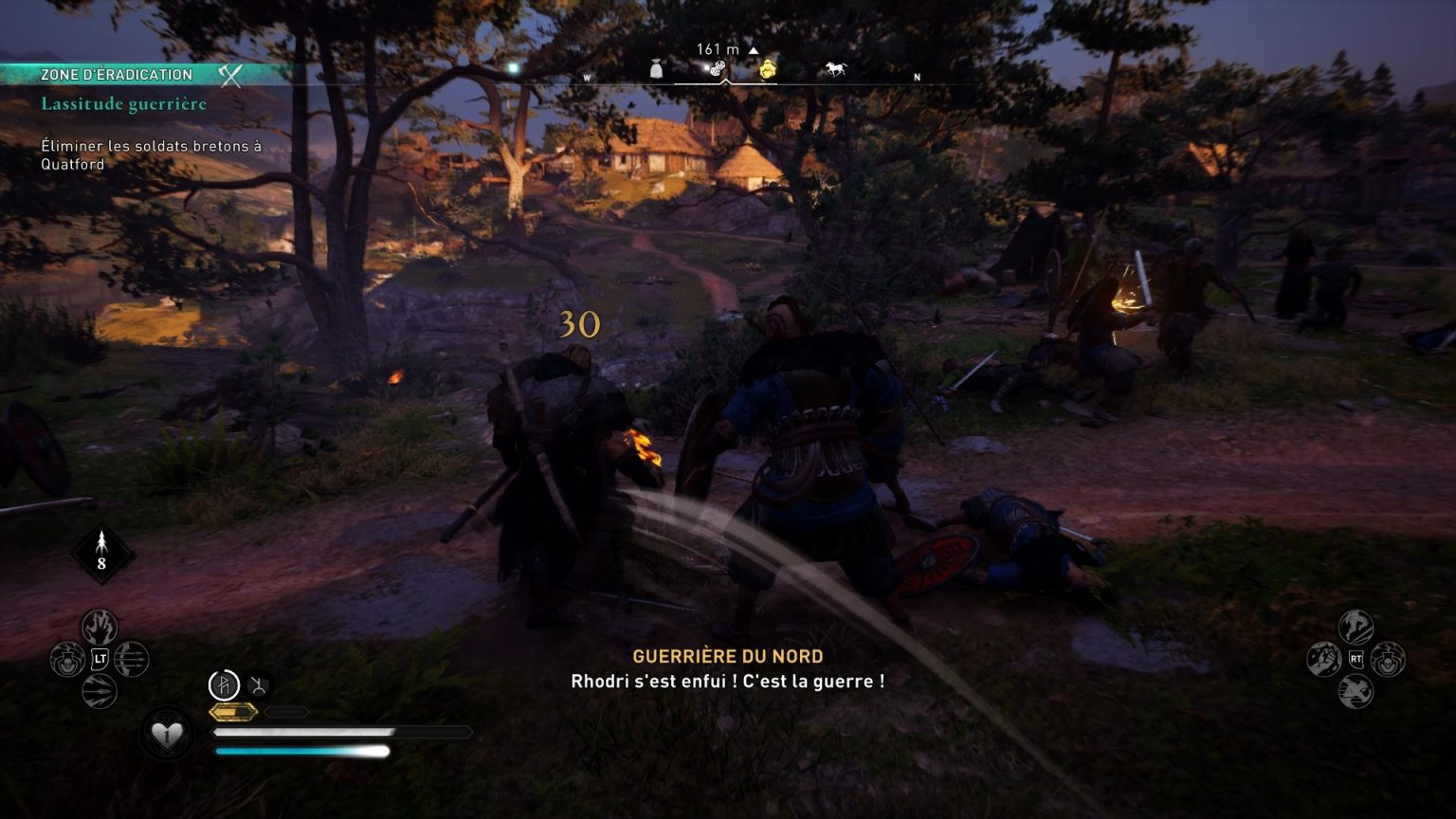This screenshot has height=819, width=1456.
Task: Select the loot bag icon on the compass
Action: coord(656,68)
